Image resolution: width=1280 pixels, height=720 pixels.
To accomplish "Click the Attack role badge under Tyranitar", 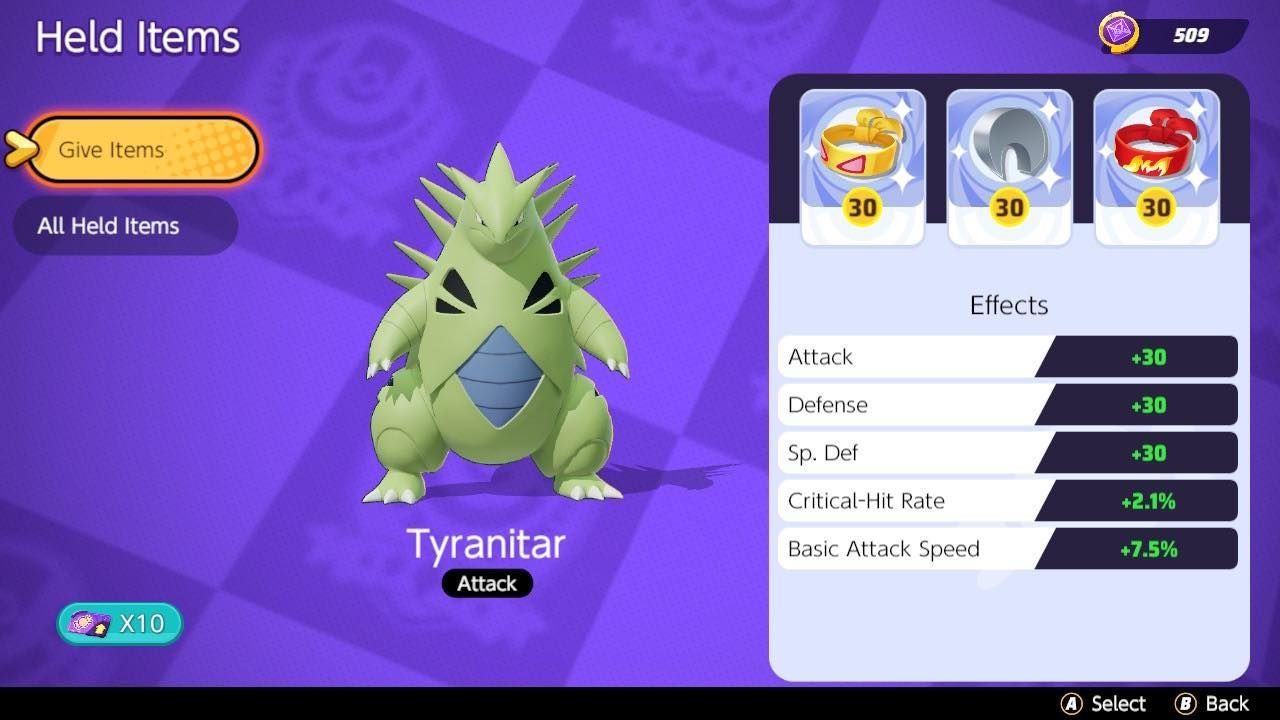I will coord(487,583).
